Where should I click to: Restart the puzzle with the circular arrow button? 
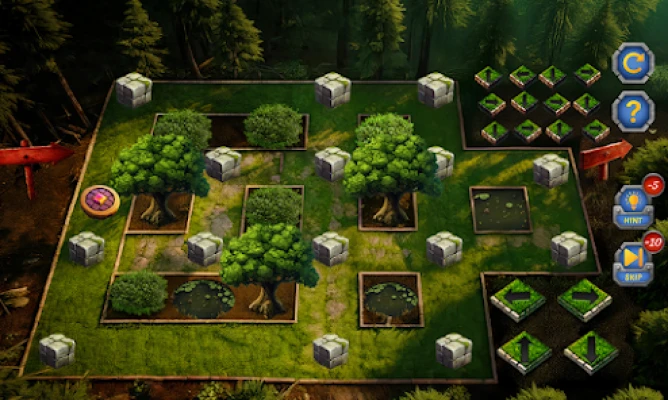[632, 62]
